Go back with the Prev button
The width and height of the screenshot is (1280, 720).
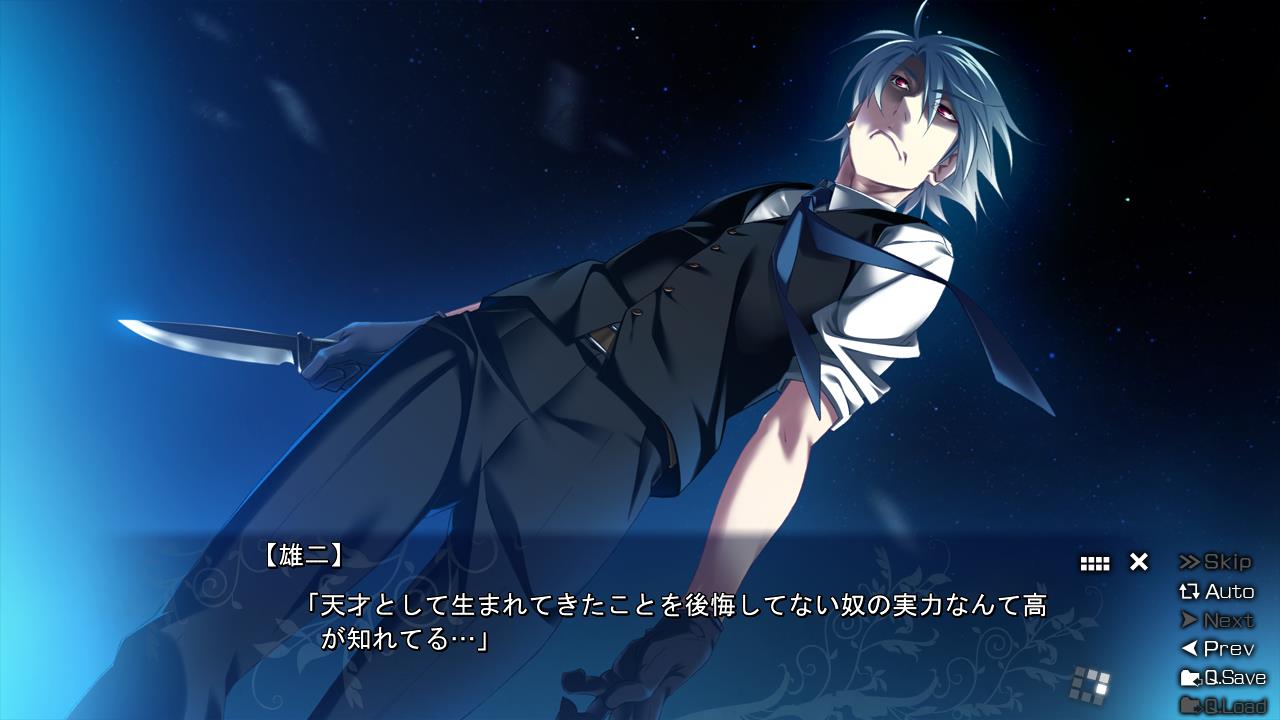point(1216,649)
